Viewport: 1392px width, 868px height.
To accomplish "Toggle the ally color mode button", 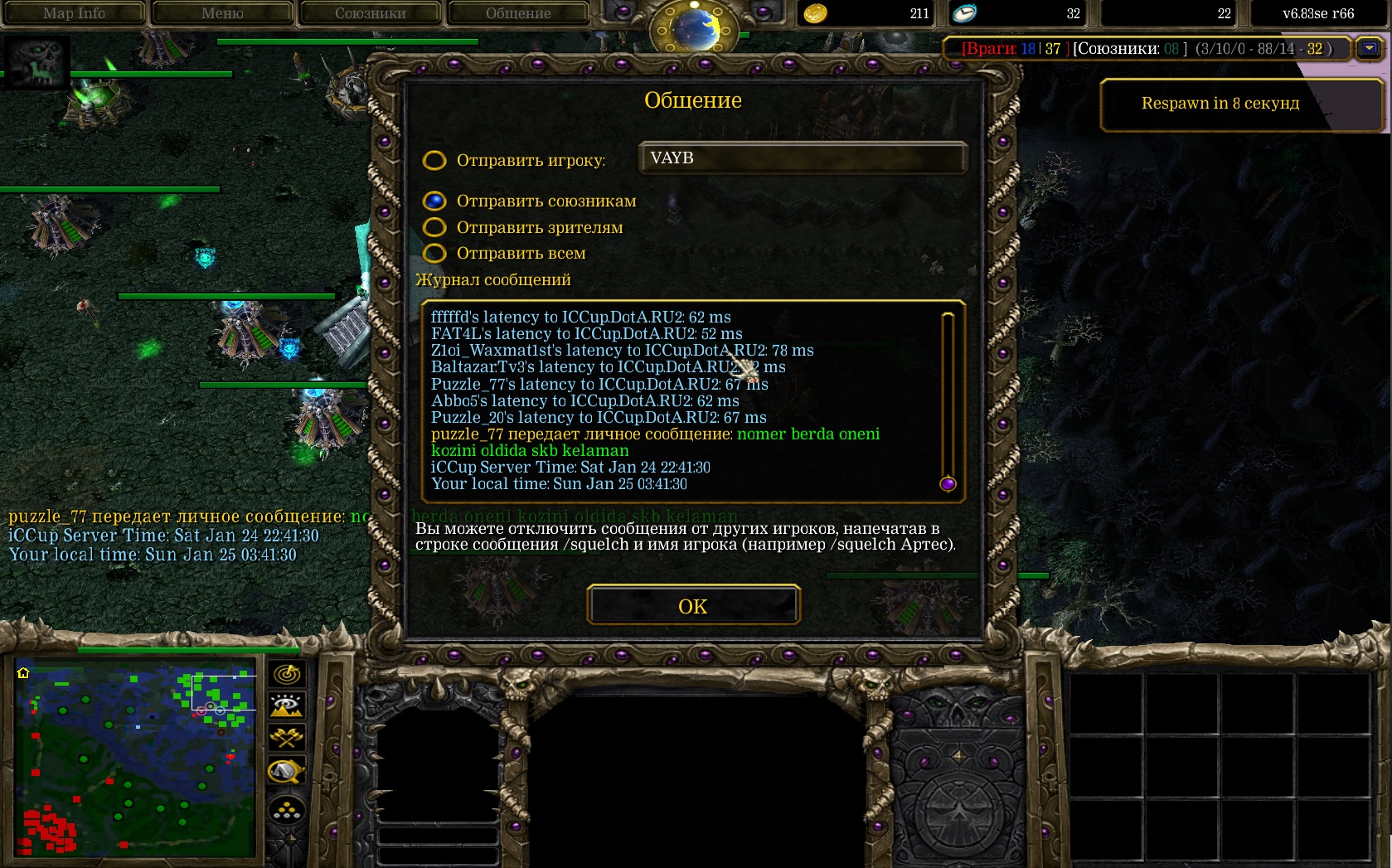I will coord(287,738).
